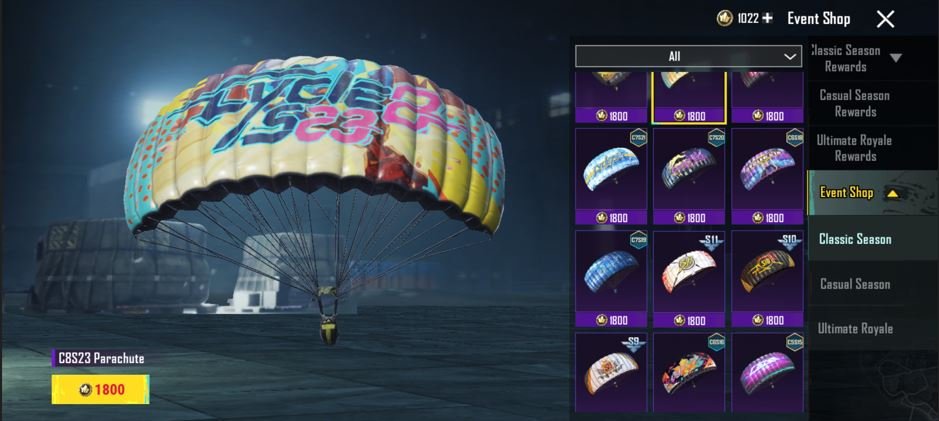Add more coins with the plus button
The width and height of the screenshot is (939, 421).
[x=768, y=19]
